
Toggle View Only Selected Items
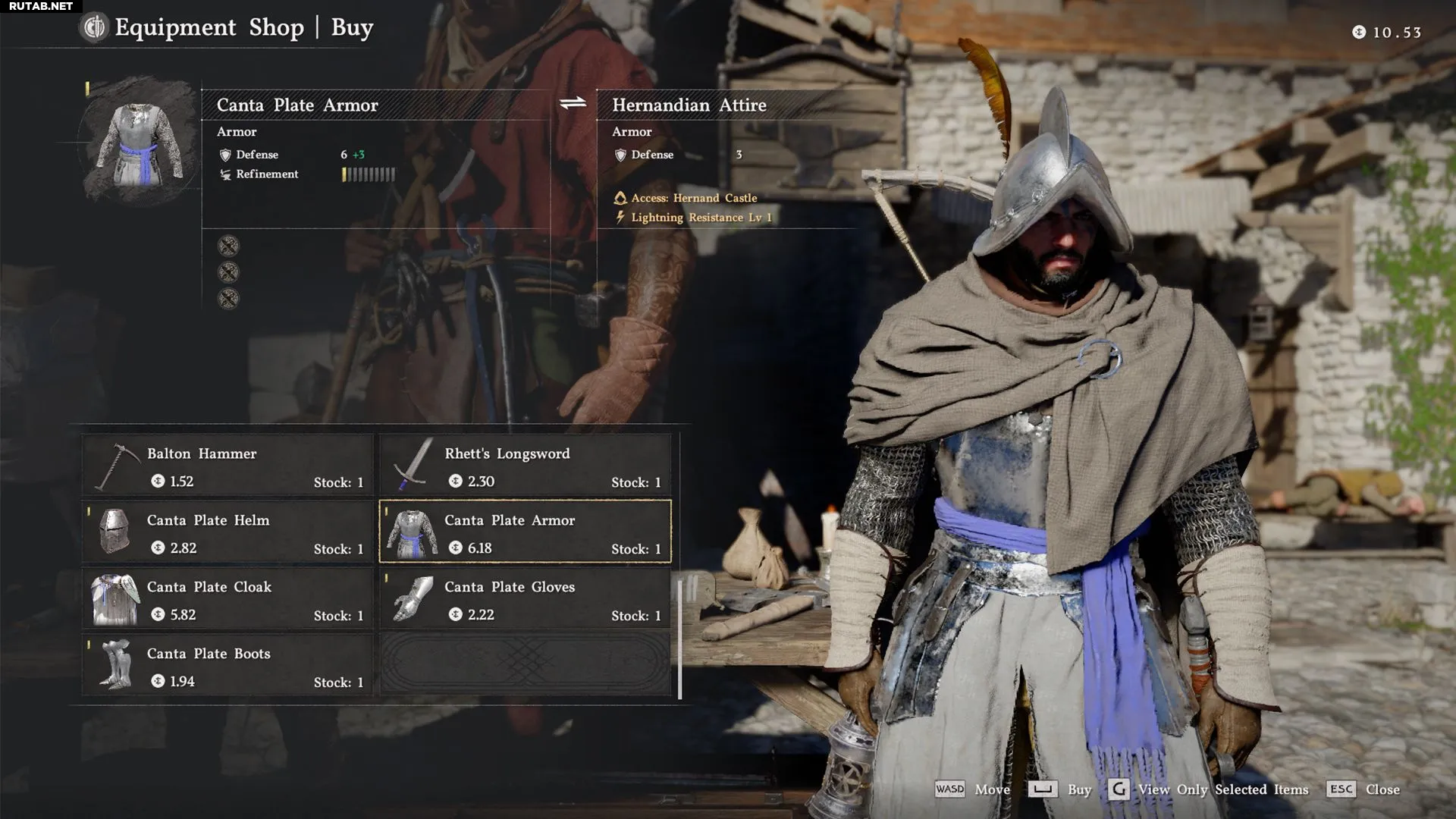[x=1209, y=789]
